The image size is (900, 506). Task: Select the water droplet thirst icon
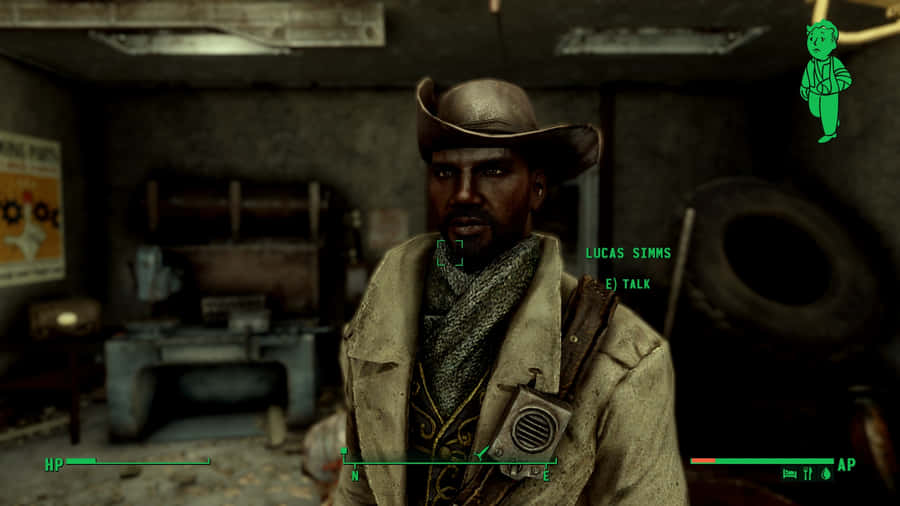click(826, 475)
